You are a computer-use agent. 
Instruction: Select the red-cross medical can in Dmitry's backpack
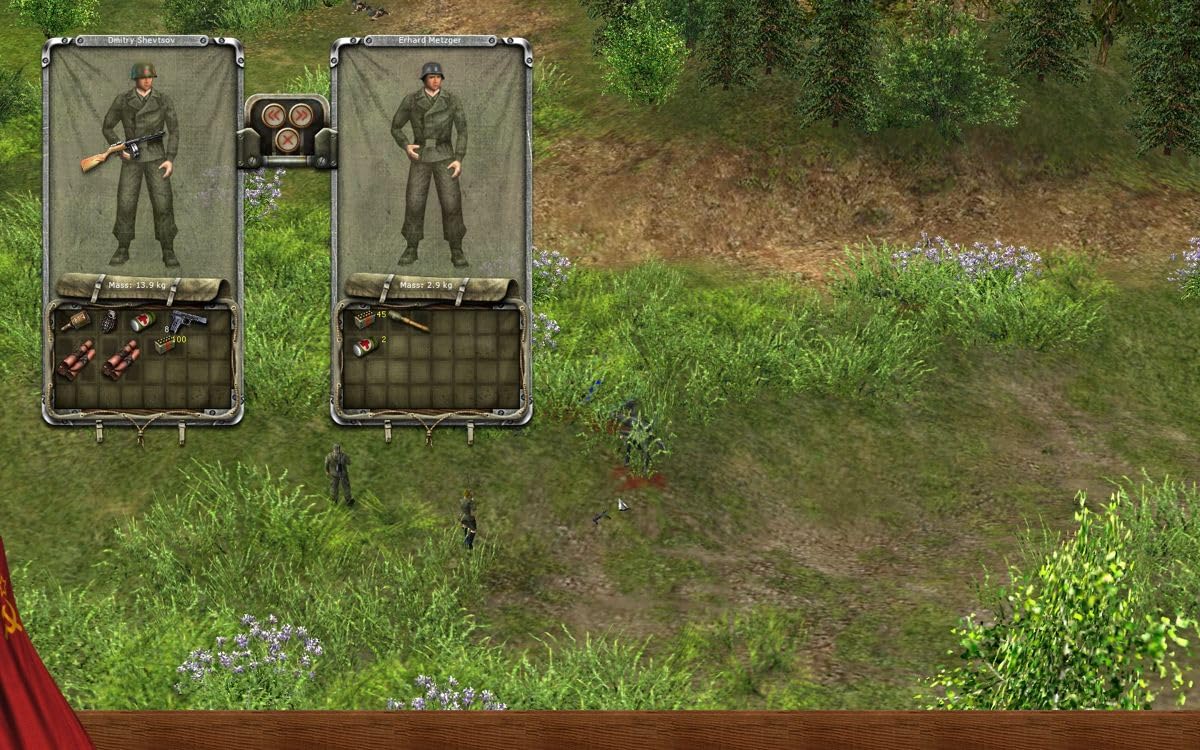tap(141, 322)
